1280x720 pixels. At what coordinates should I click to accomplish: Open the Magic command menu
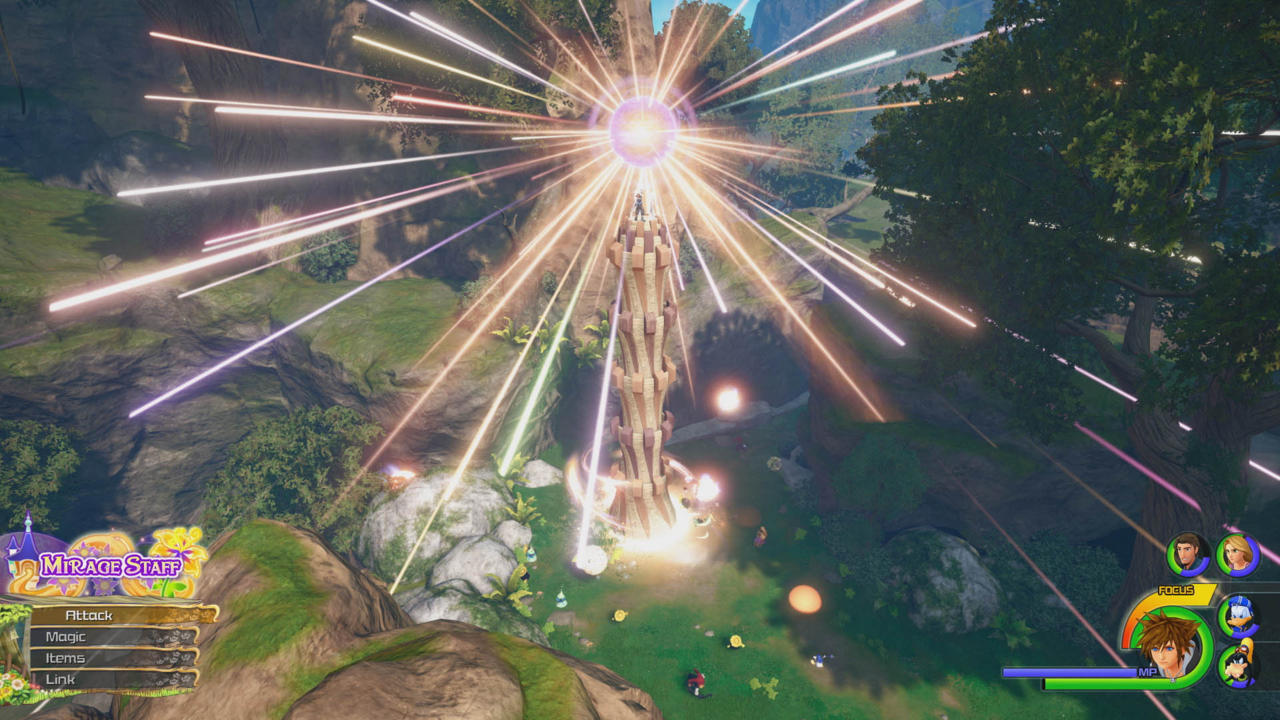pos(67,637)
